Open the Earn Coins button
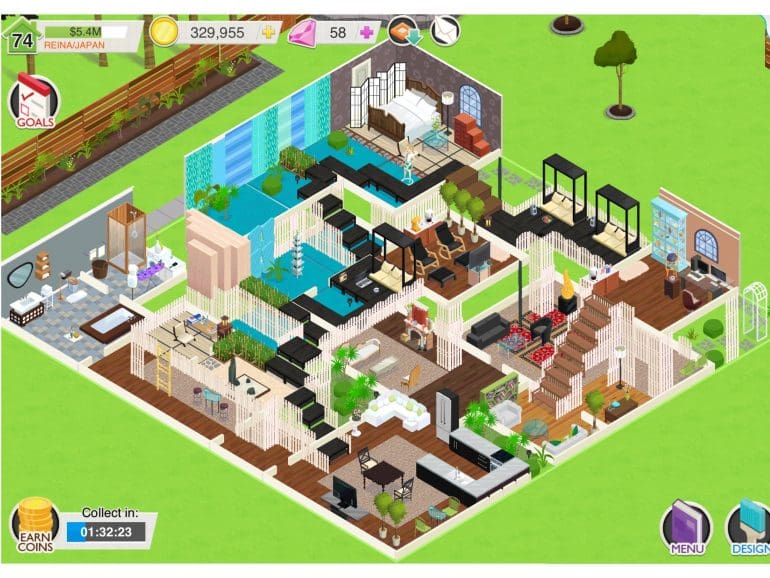Image resolution: width=770 pixels, height=578 pixels. tap(35, 525)
